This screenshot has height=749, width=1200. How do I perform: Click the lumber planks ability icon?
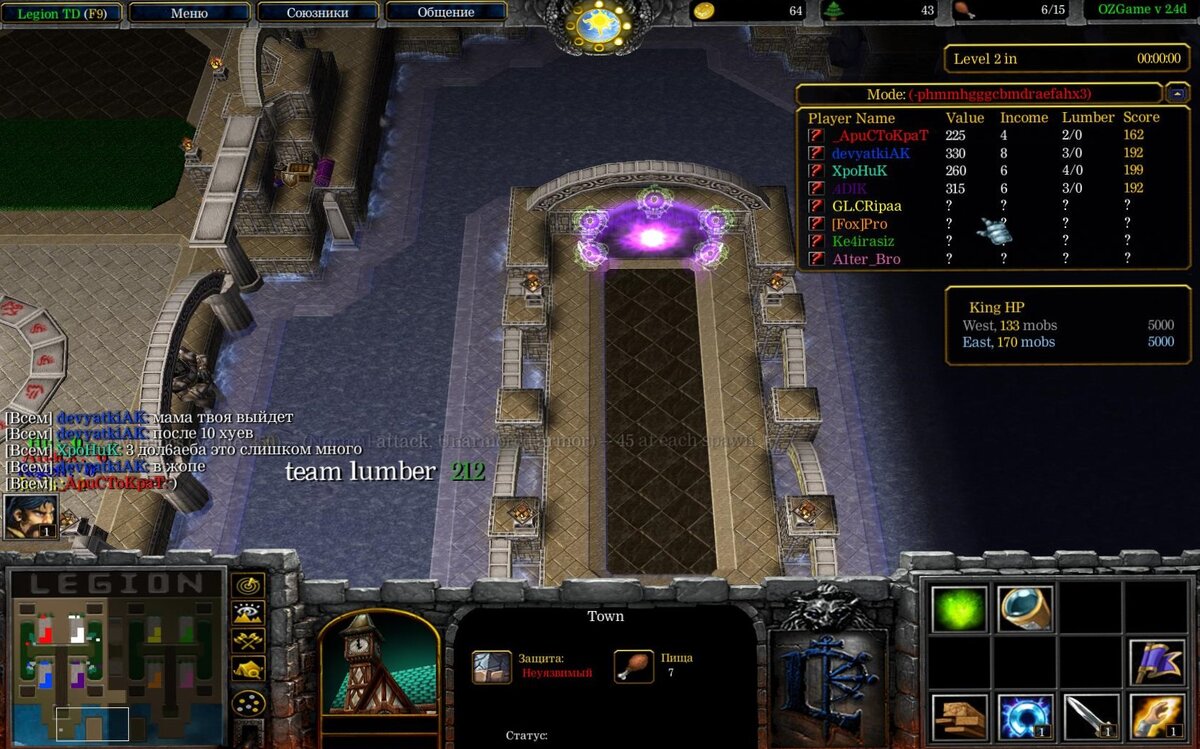959,716
